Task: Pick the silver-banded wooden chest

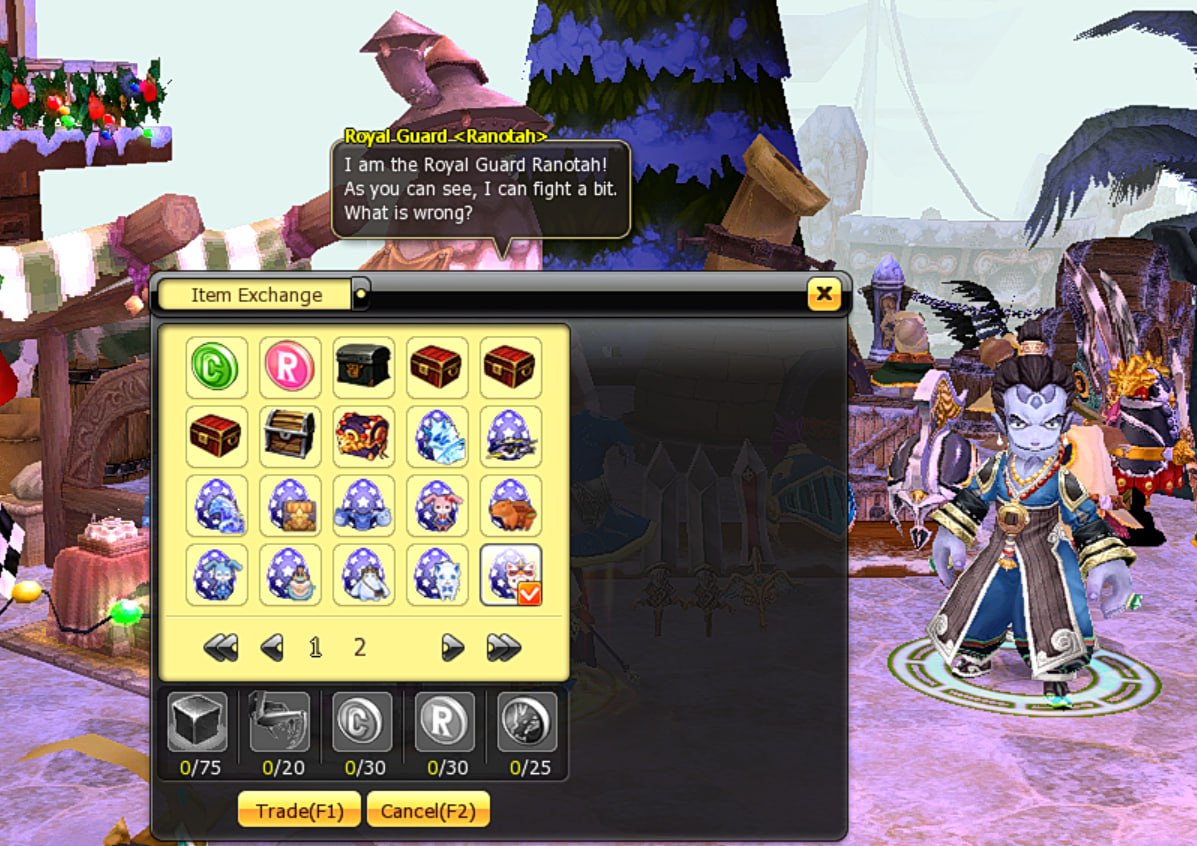Action: pyautogui.click(x=290, y=436)
